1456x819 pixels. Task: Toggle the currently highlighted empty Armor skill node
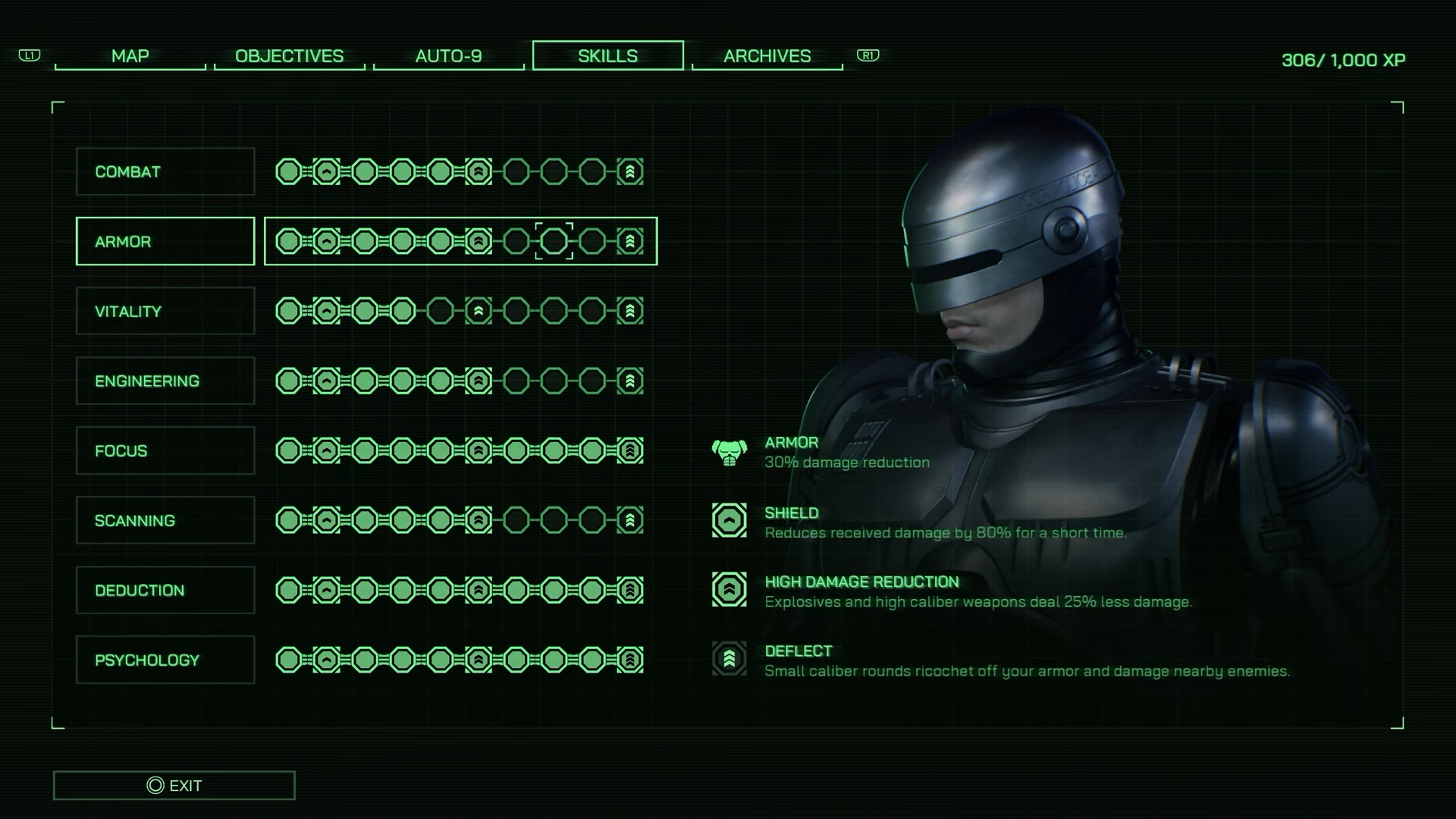(x=554, y=241)
